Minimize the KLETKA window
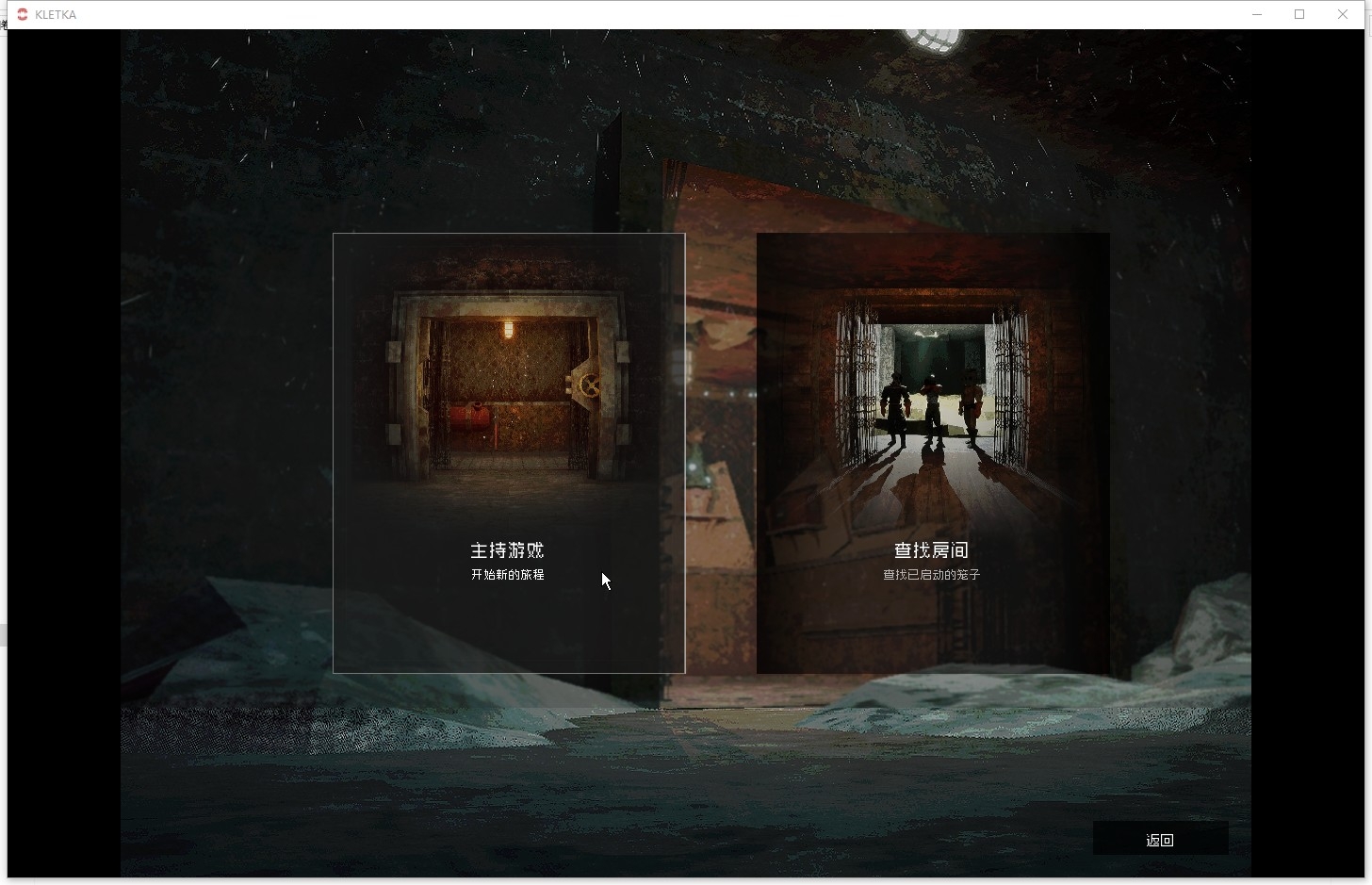 pyautogui.click(x=1256, y=14)
